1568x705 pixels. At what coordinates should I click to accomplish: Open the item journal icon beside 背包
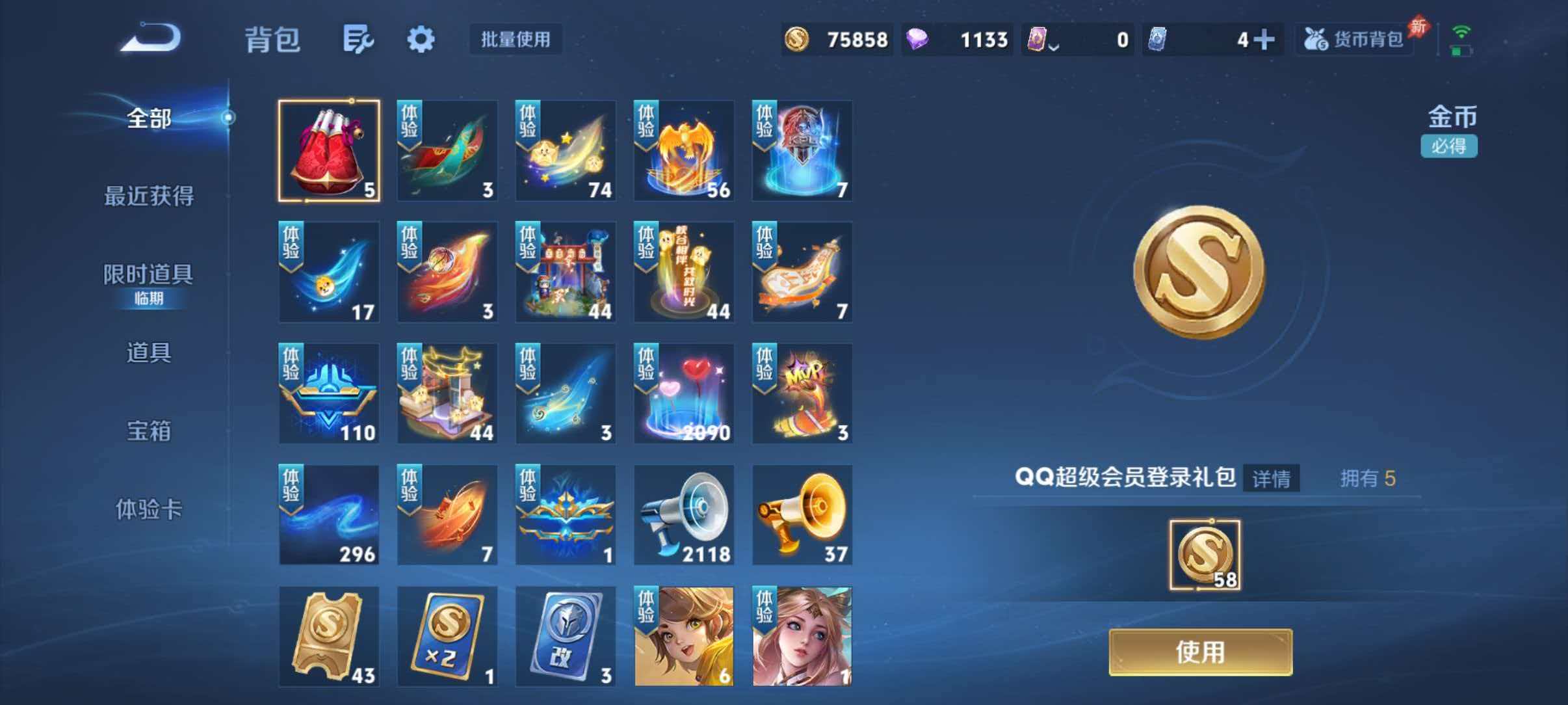359,39
